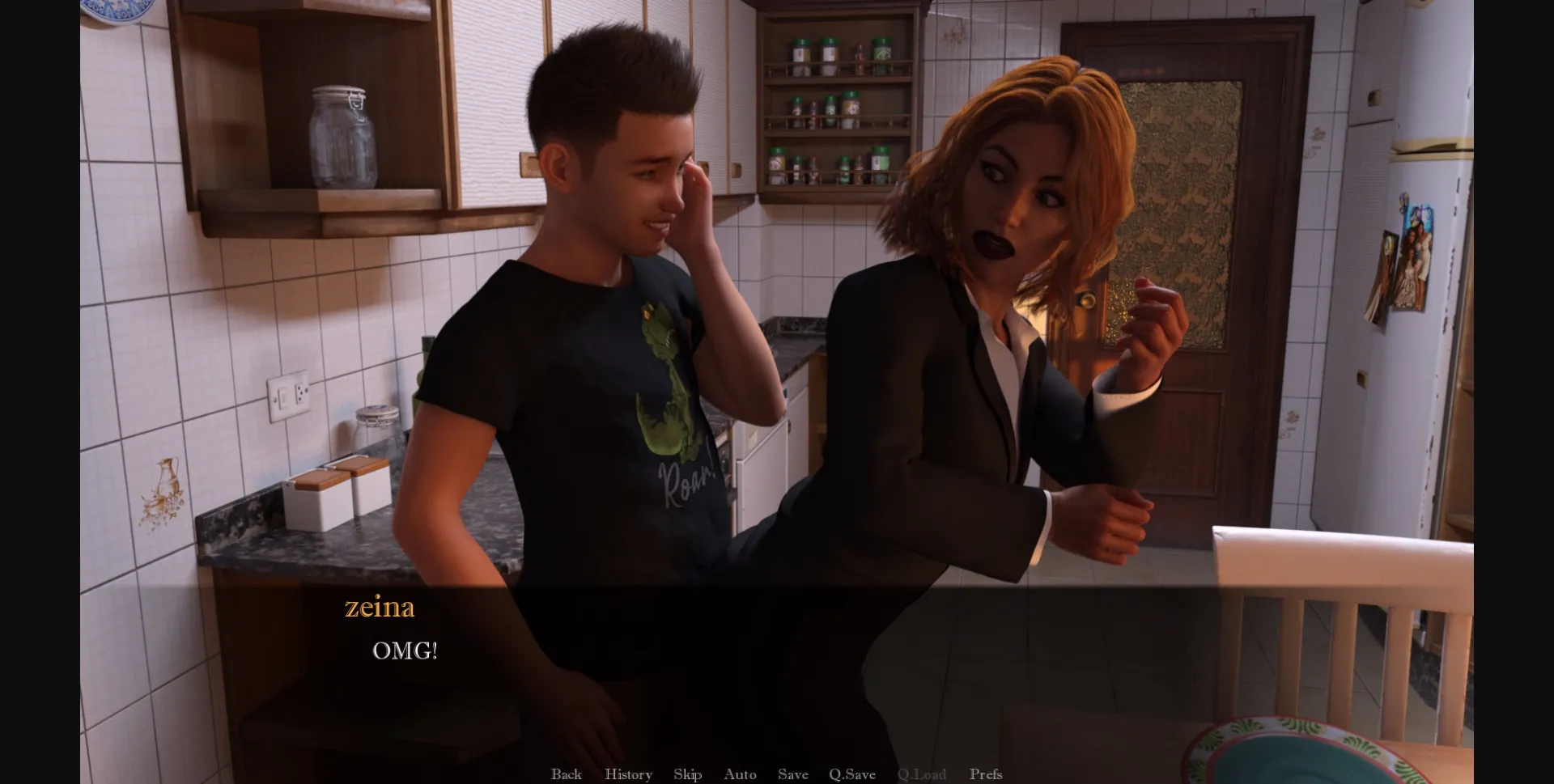
Task: Open the Save screen from the quick menu
Action: coord(793,774)
